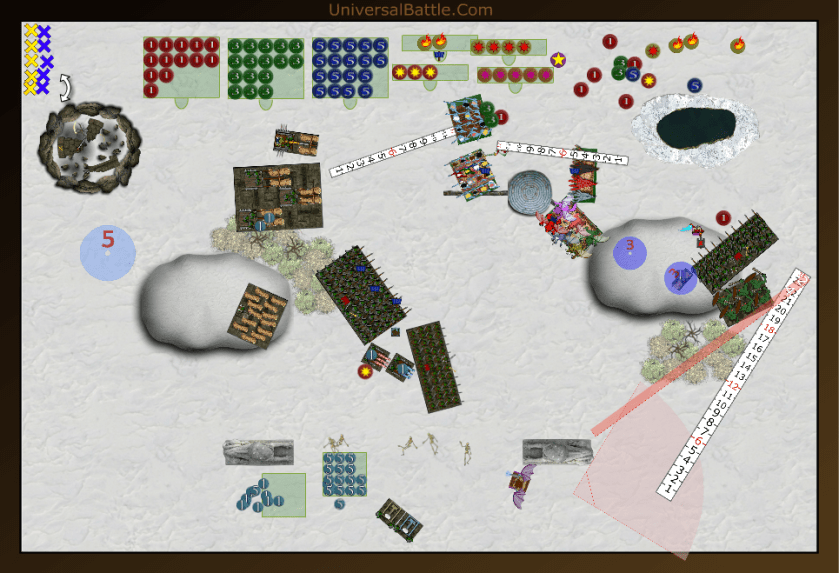
Task: Select the blue objective marker numbered 3
Action: coord(630,250)
